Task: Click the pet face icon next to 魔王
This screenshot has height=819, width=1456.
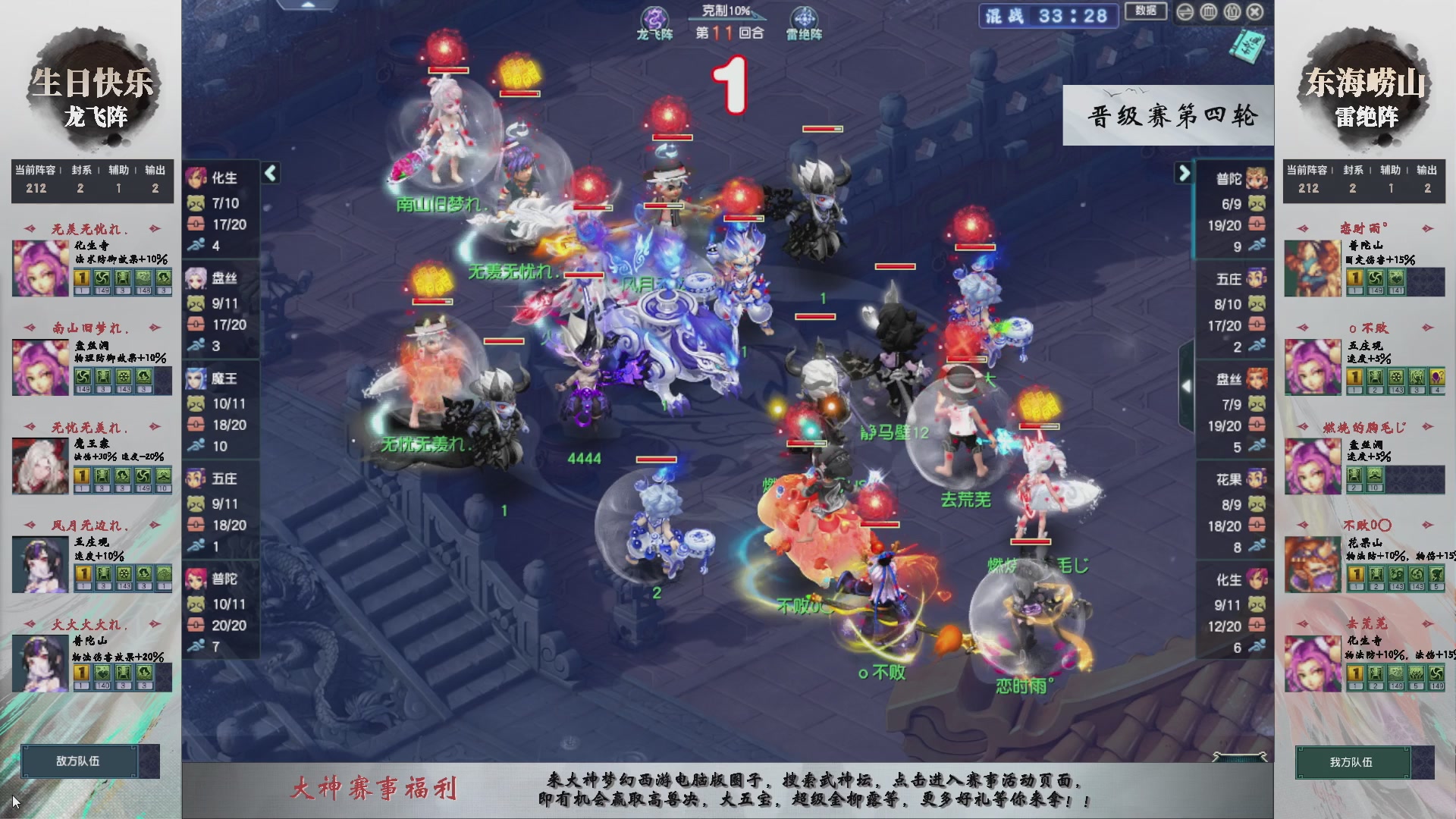Action: click(x=195, y=403)
